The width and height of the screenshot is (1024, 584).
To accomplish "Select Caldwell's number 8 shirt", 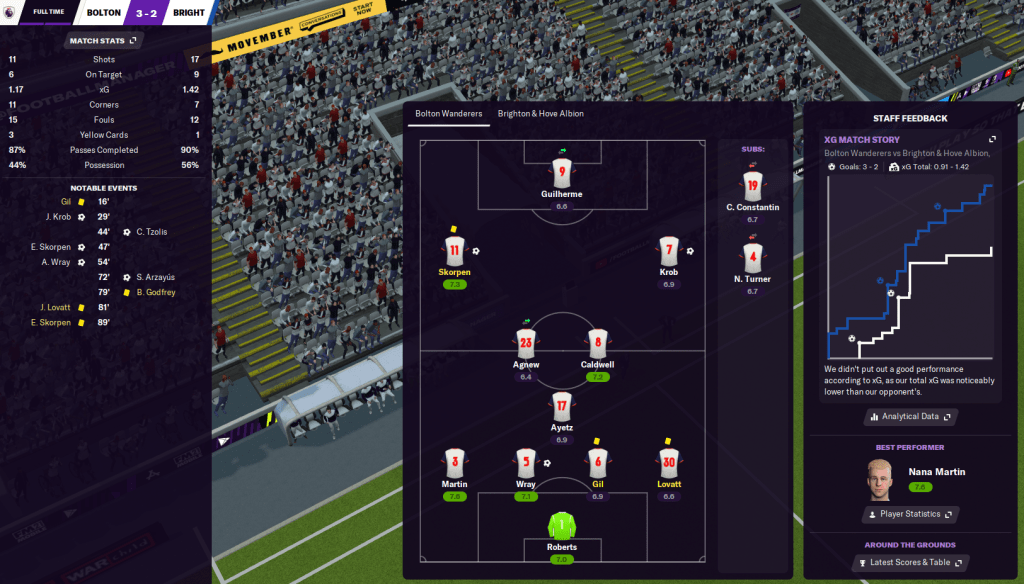I will pyautogui.click(x=597, y=343).
